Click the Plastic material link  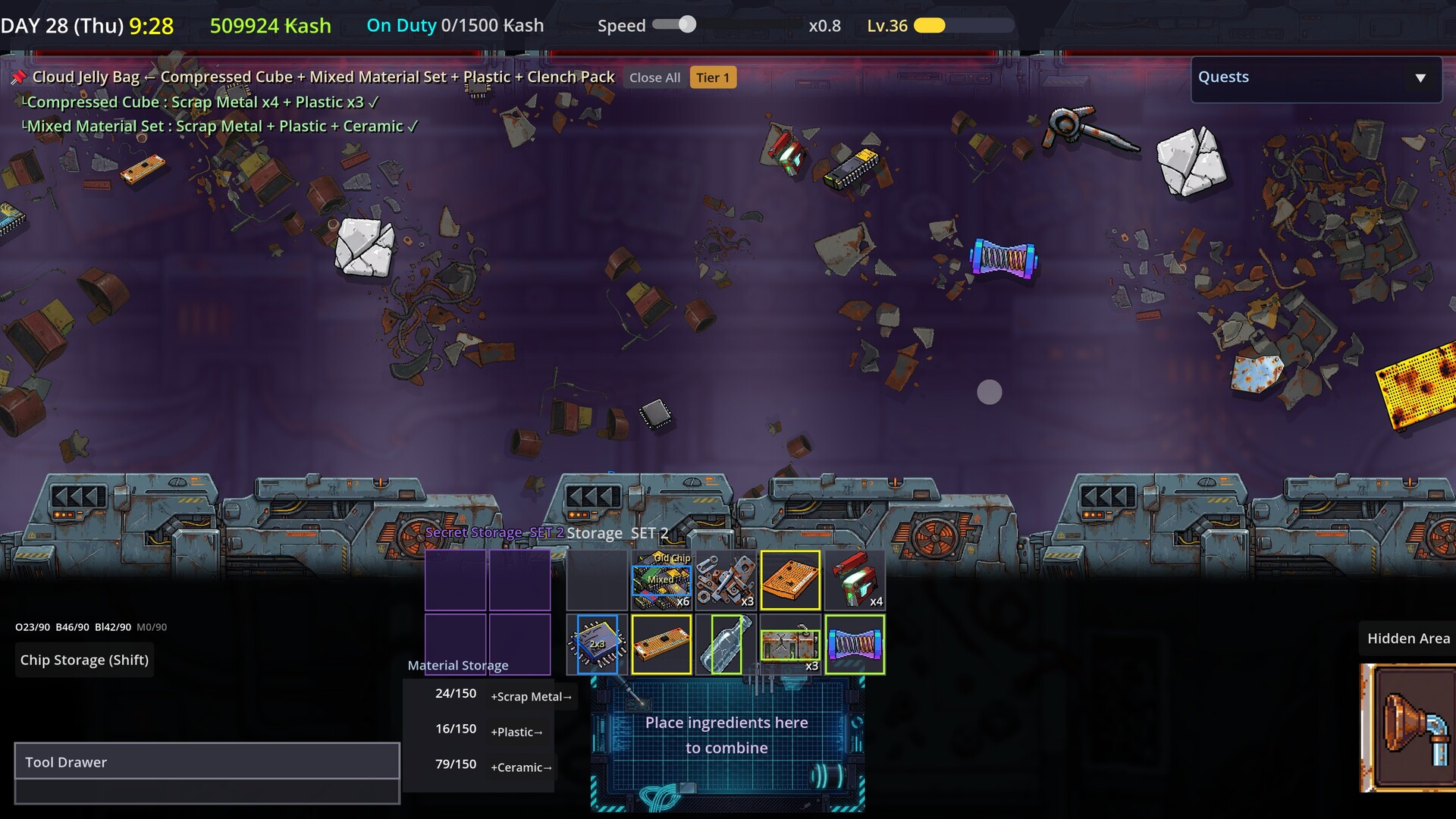tap(516, 732)
